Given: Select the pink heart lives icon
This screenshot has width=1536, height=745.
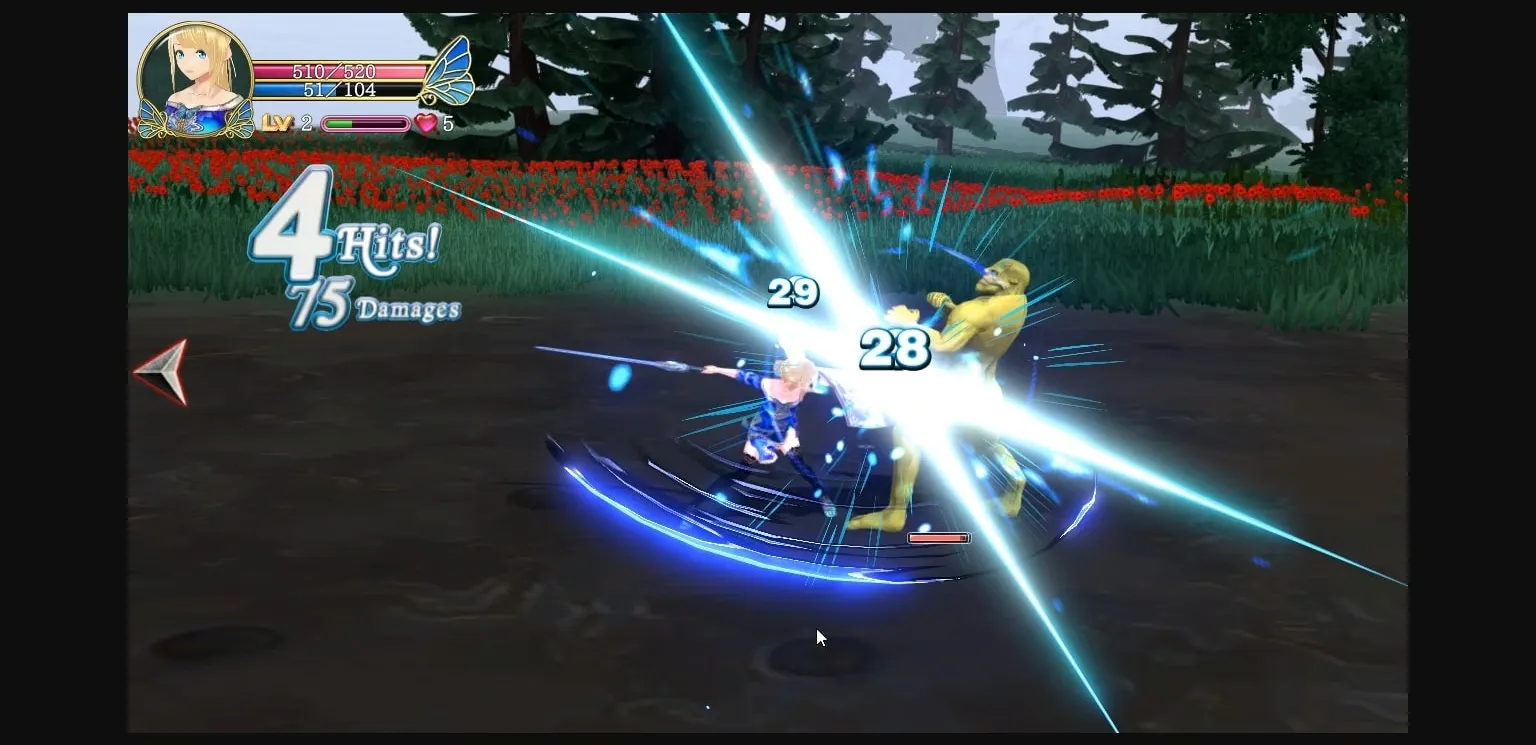Looking at the screenshot, I should pyautogui.click(x=426, y=124).
